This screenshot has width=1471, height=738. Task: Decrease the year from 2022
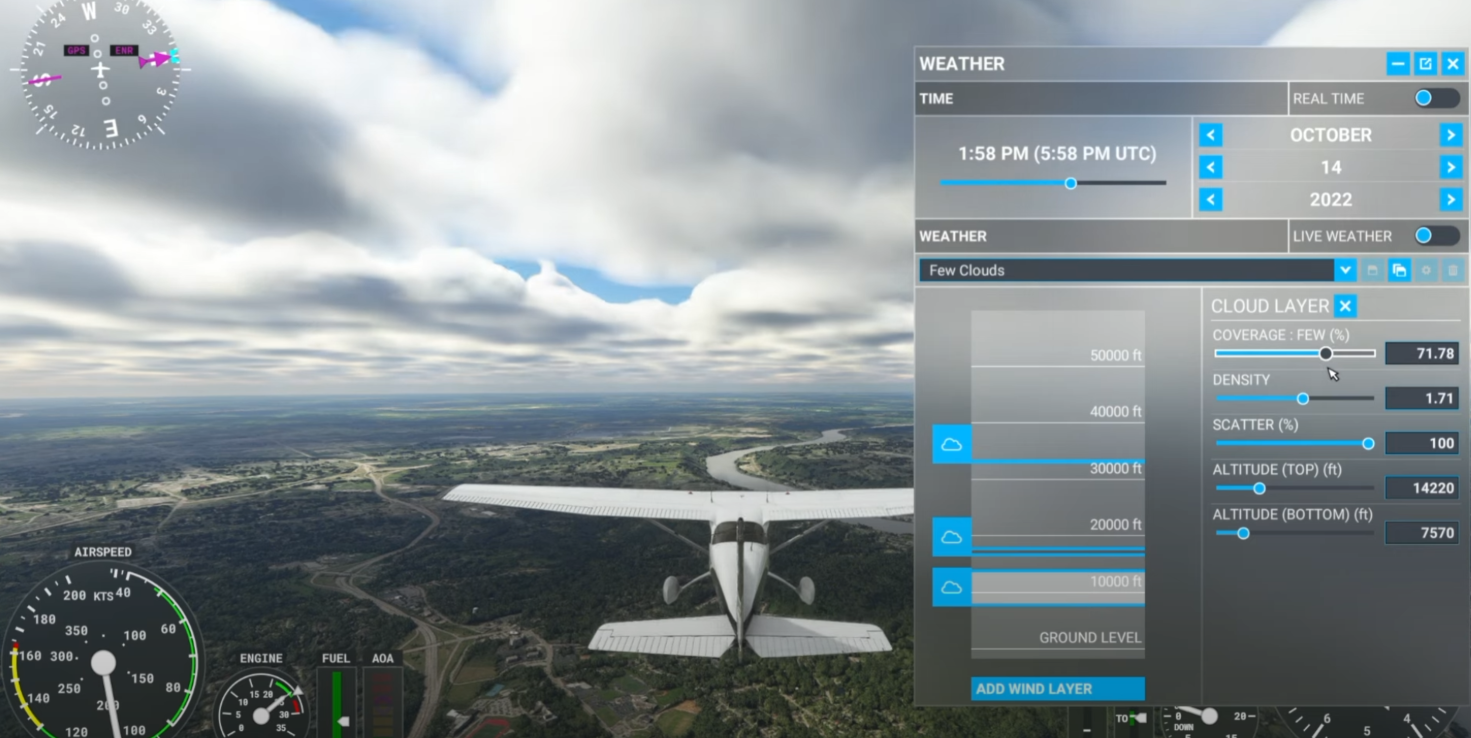(x=1211, y=200)
